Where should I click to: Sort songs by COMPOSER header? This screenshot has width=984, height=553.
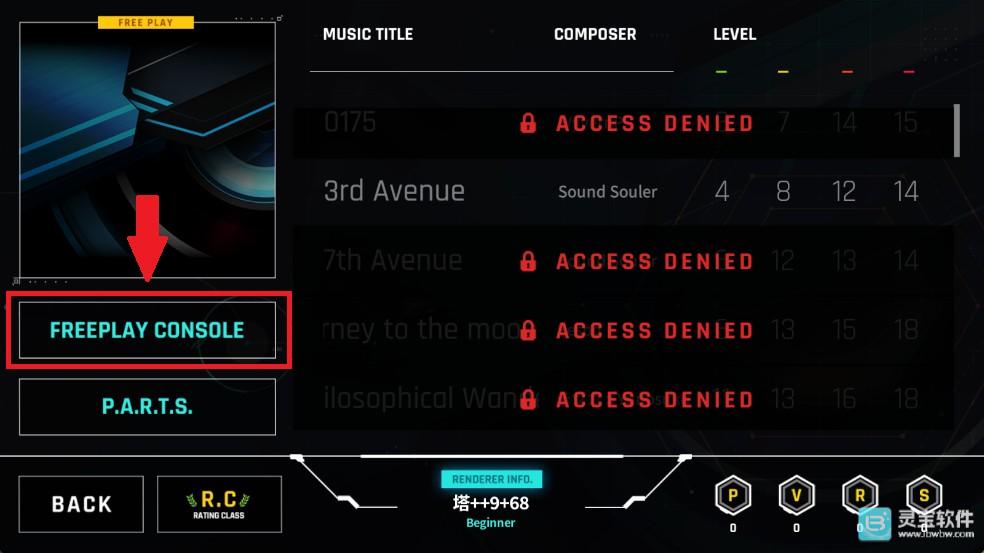595,34
